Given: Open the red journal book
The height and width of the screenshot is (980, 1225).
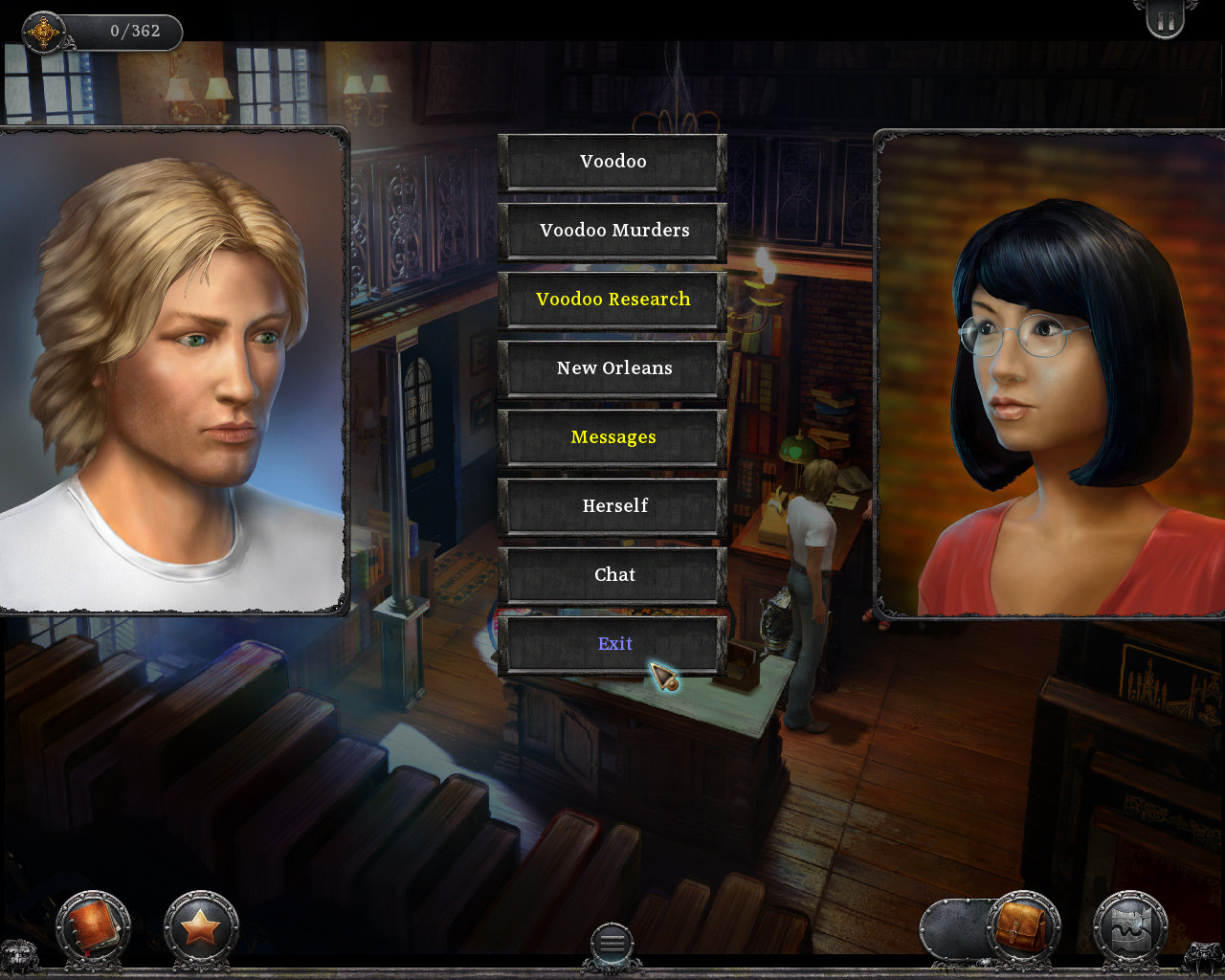Looking at the screenshot, I should 93,927.
